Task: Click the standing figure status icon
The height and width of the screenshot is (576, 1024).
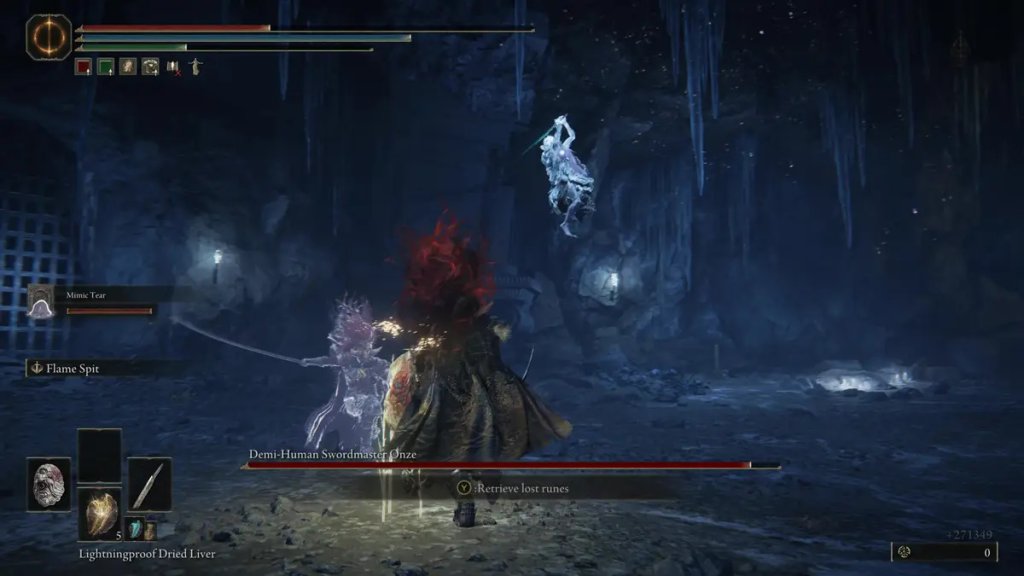Action: click(195, 67)
